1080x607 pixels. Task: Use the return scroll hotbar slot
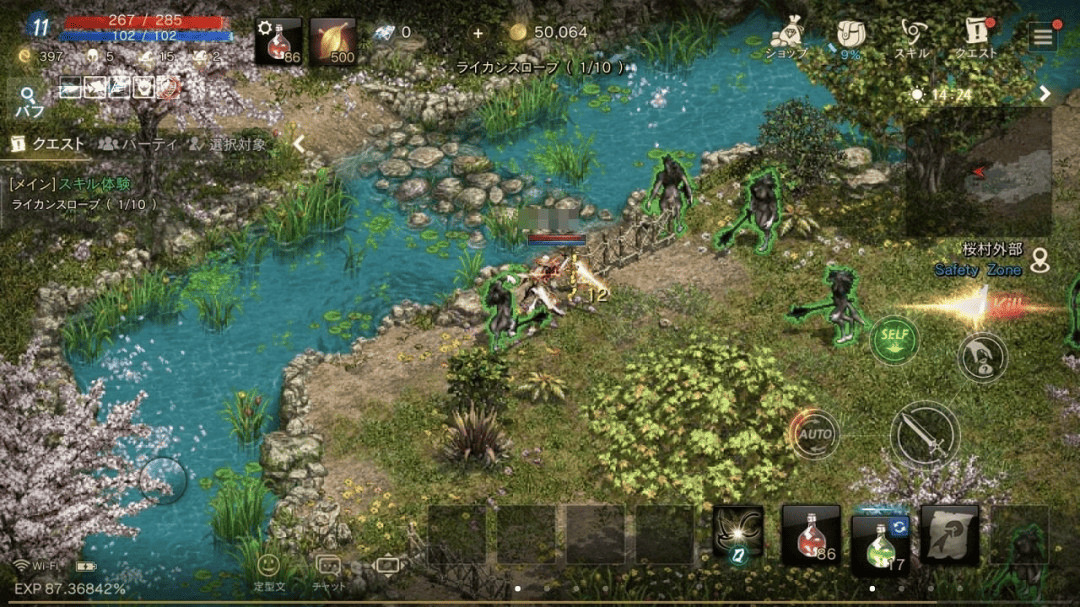(x=949, y=535)
